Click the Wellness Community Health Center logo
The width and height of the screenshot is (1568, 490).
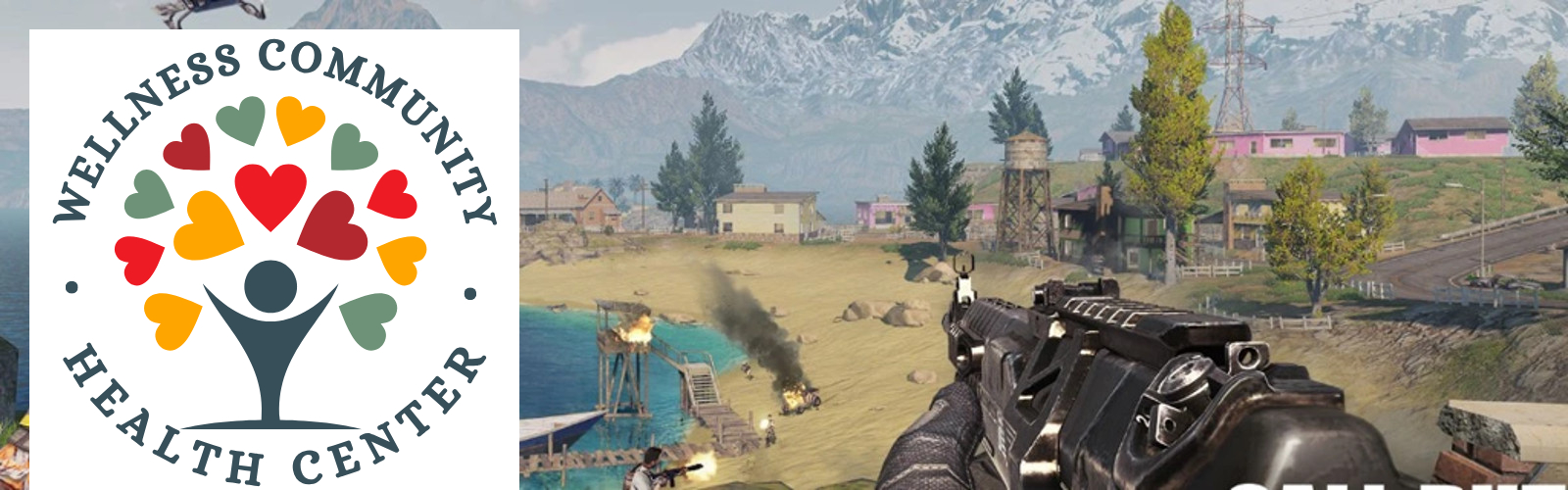click(273, 260)
